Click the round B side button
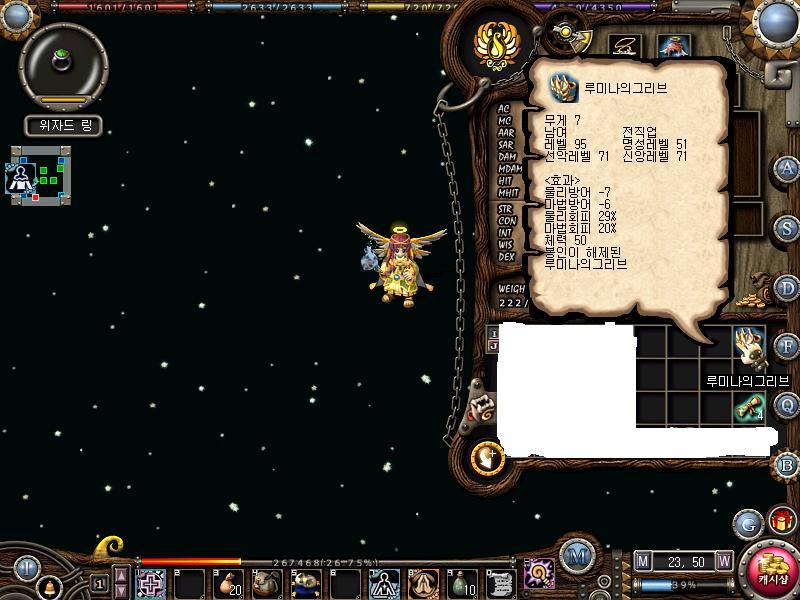This screenshot has width=800, height=600. [787, 464]
